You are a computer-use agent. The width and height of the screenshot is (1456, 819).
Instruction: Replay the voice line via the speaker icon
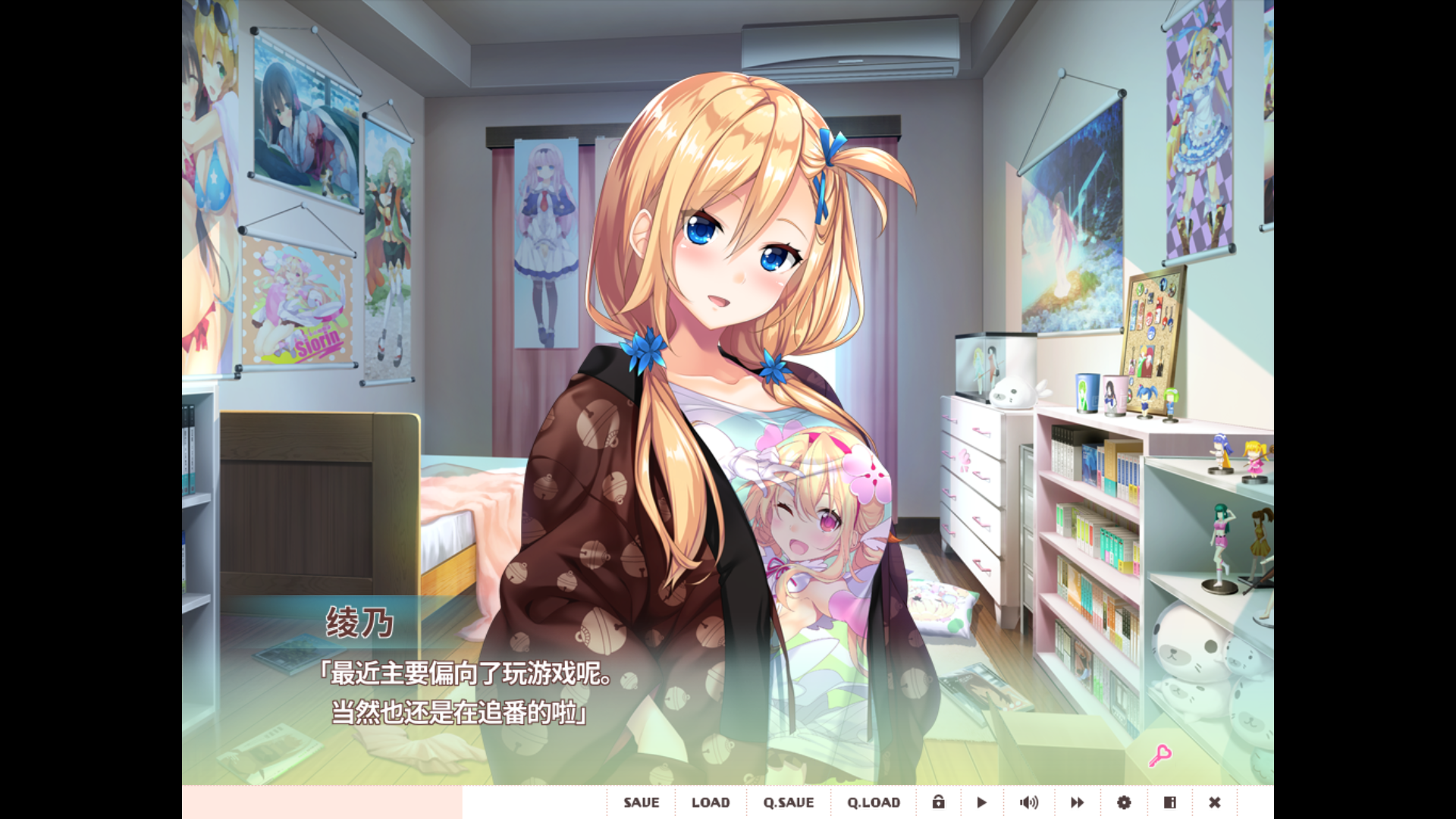pyautogui.click(x=1030, y=802)
